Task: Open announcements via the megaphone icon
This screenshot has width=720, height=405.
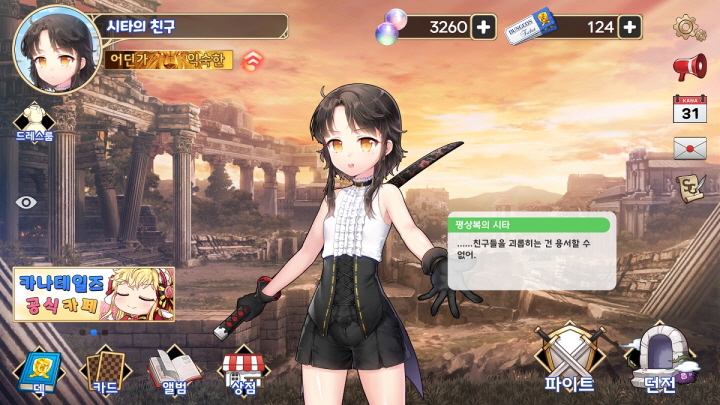Action: tap(689, 67)
